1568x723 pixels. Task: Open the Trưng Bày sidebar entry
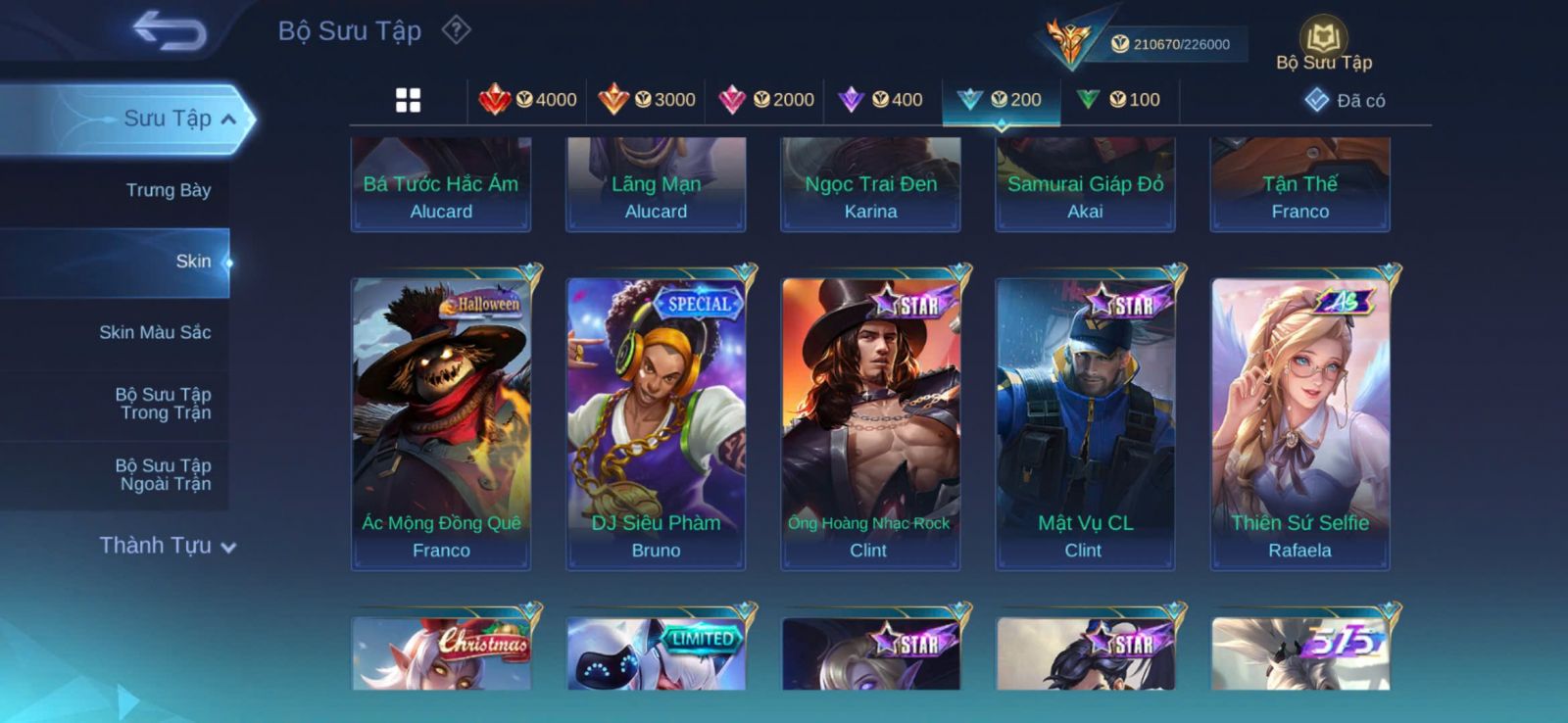point(168,190)
